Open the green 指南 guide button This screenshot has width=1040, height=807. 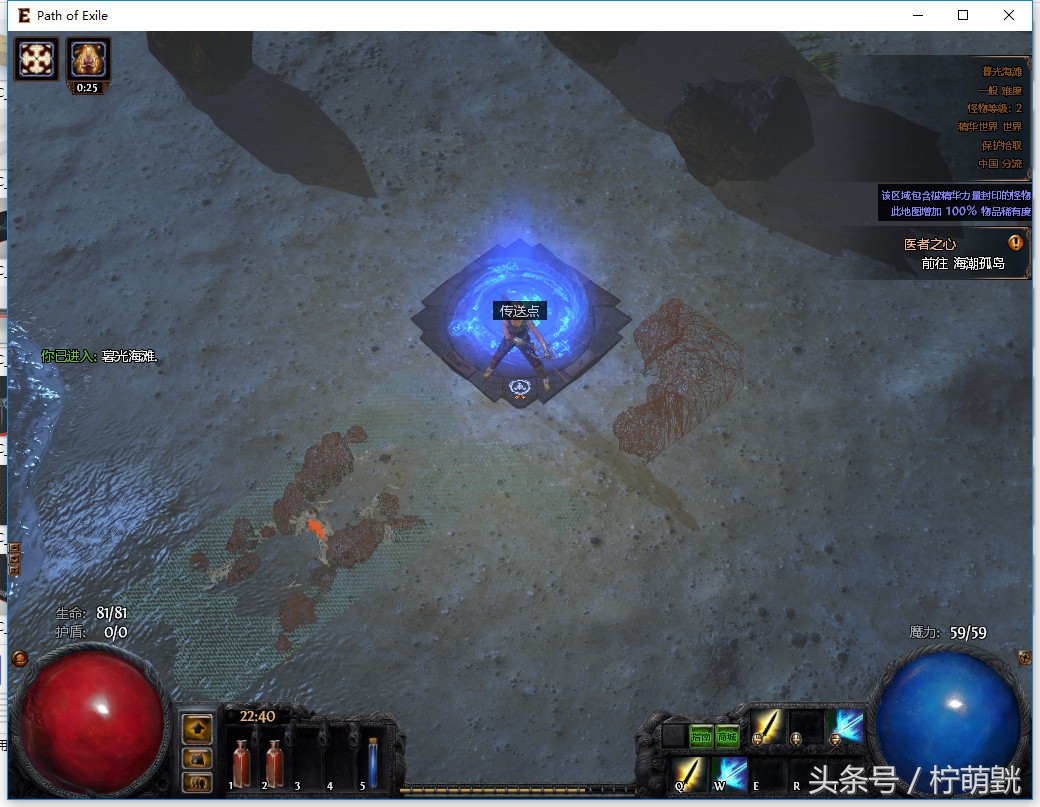pyautogui.click(x=701, y=737)
